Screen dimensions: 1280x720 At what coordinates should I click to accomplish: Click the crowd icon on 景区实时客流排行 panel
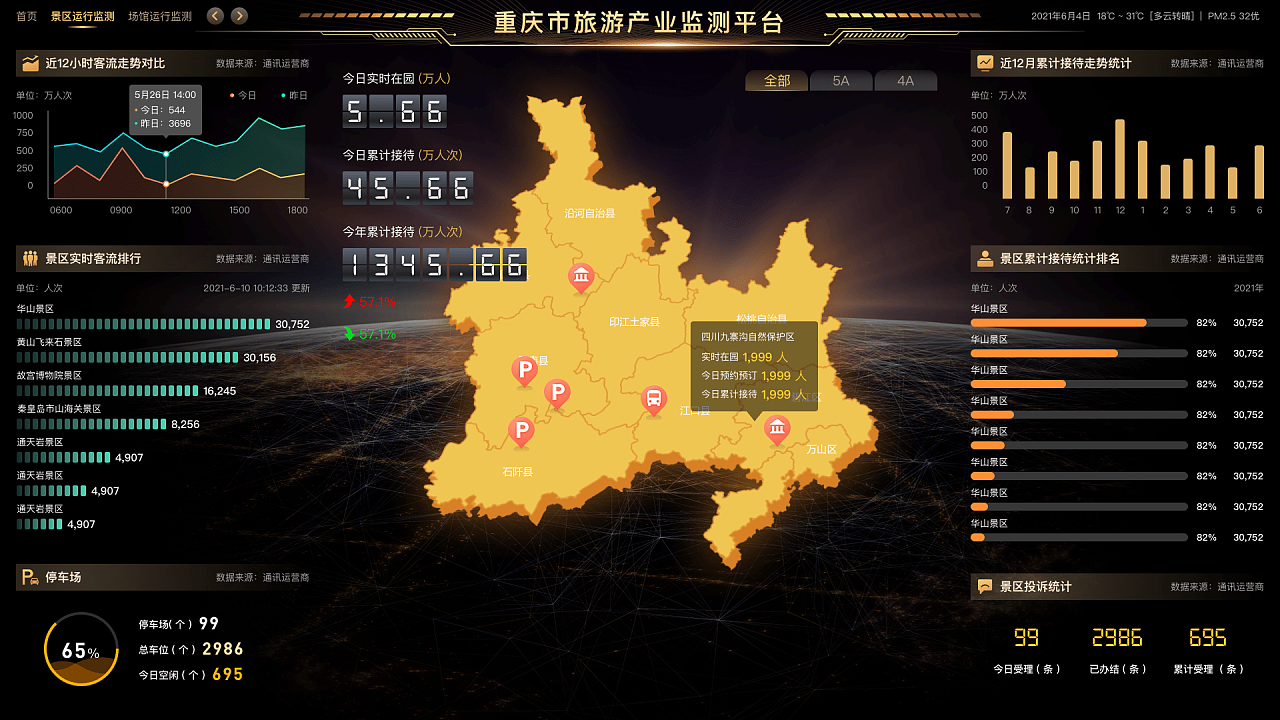30,259
